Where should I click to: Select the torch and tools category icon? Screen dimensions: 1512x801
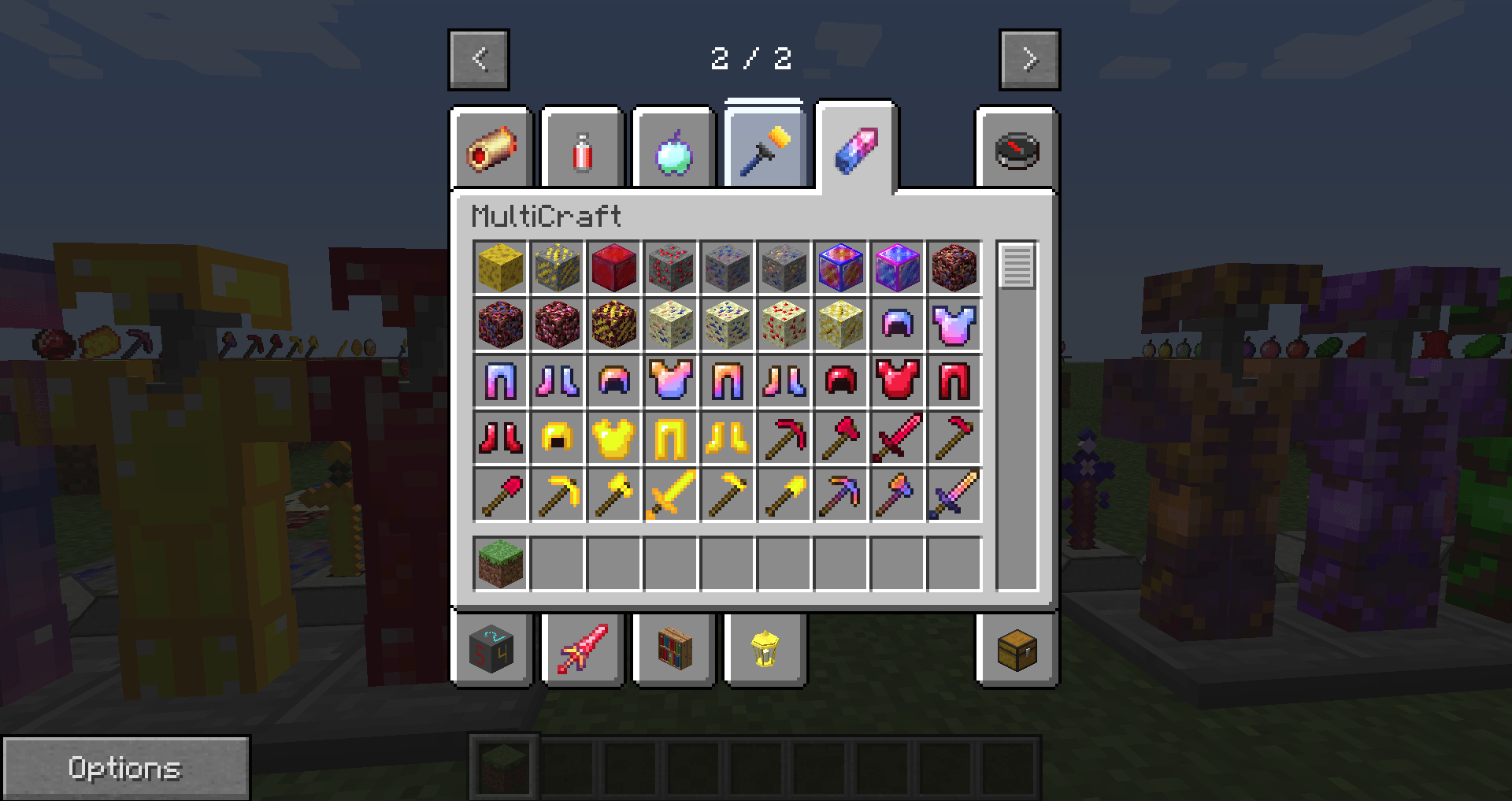[764, 146]
